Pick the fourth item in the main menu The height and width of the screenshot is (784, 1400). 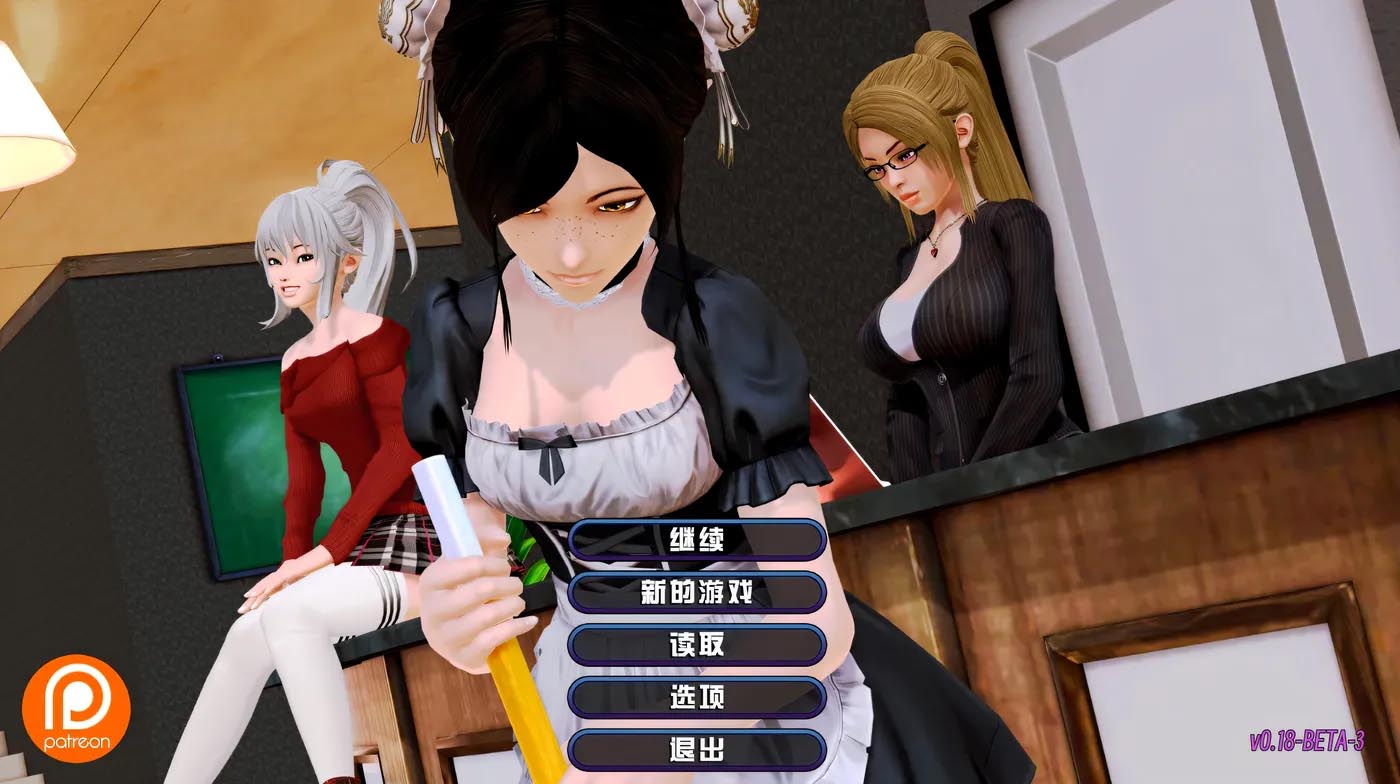pos(697,698)
